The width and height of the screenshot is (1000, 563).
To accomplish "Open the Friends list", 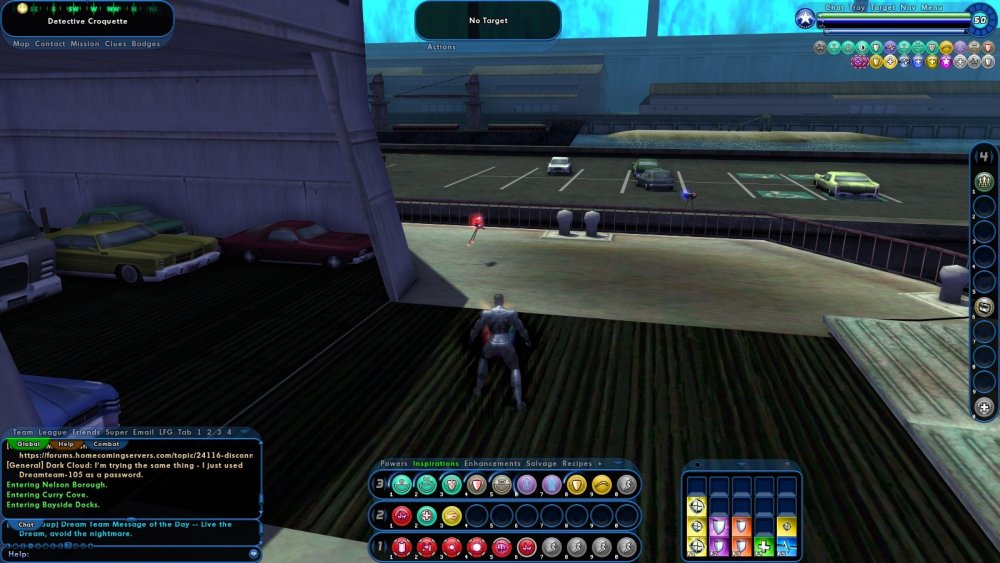I will 86,432.
